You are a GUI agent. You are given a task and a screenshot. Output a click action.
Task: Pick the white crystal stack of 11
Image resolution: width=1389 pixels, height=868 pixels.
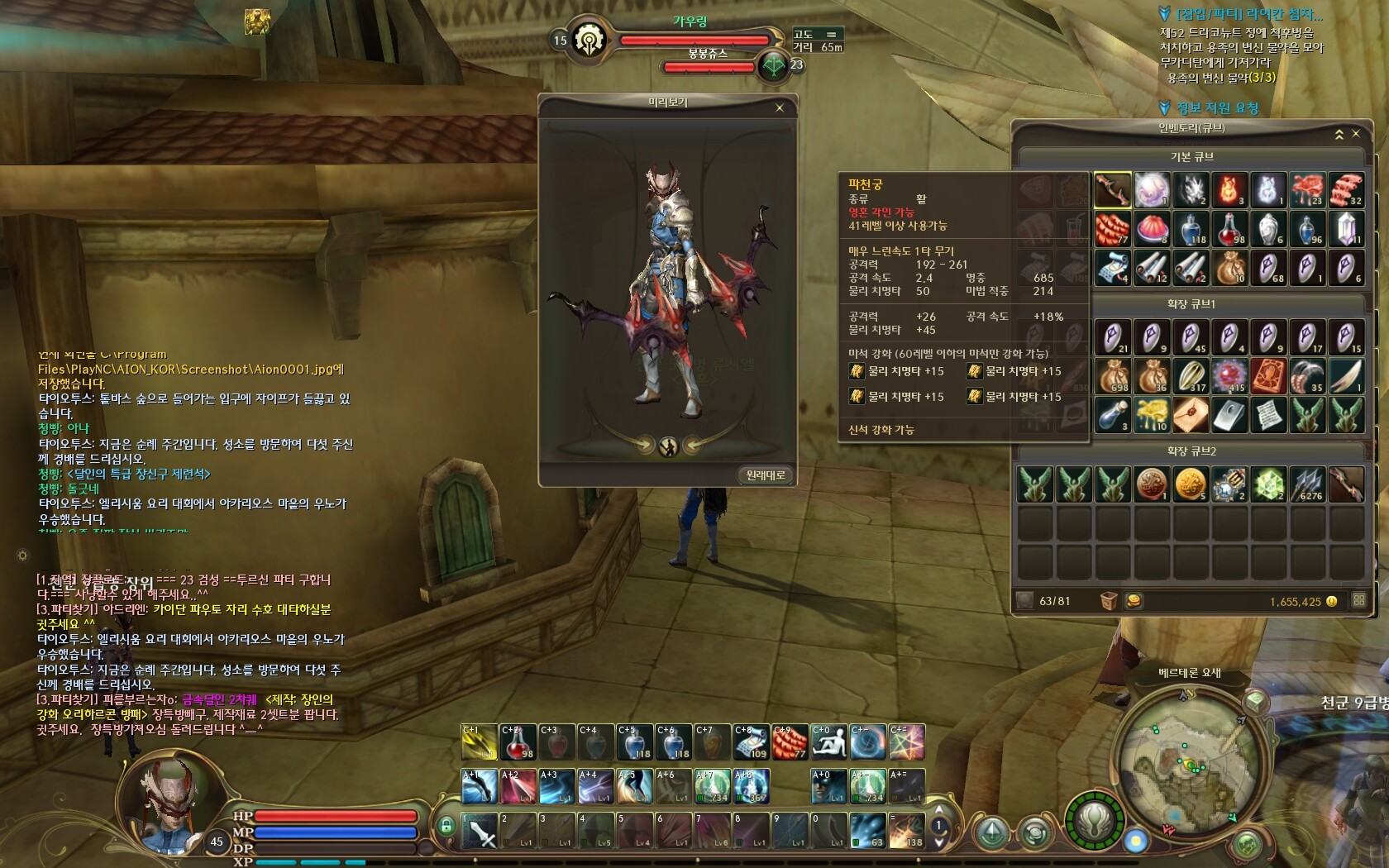click(x=1346, y=229)
